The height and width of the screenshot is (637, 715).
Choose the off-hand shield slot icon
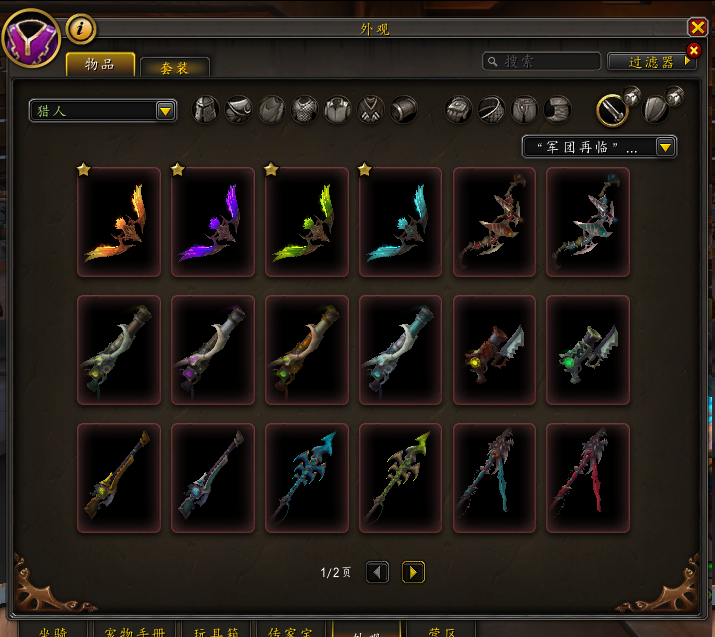(654, 109)
